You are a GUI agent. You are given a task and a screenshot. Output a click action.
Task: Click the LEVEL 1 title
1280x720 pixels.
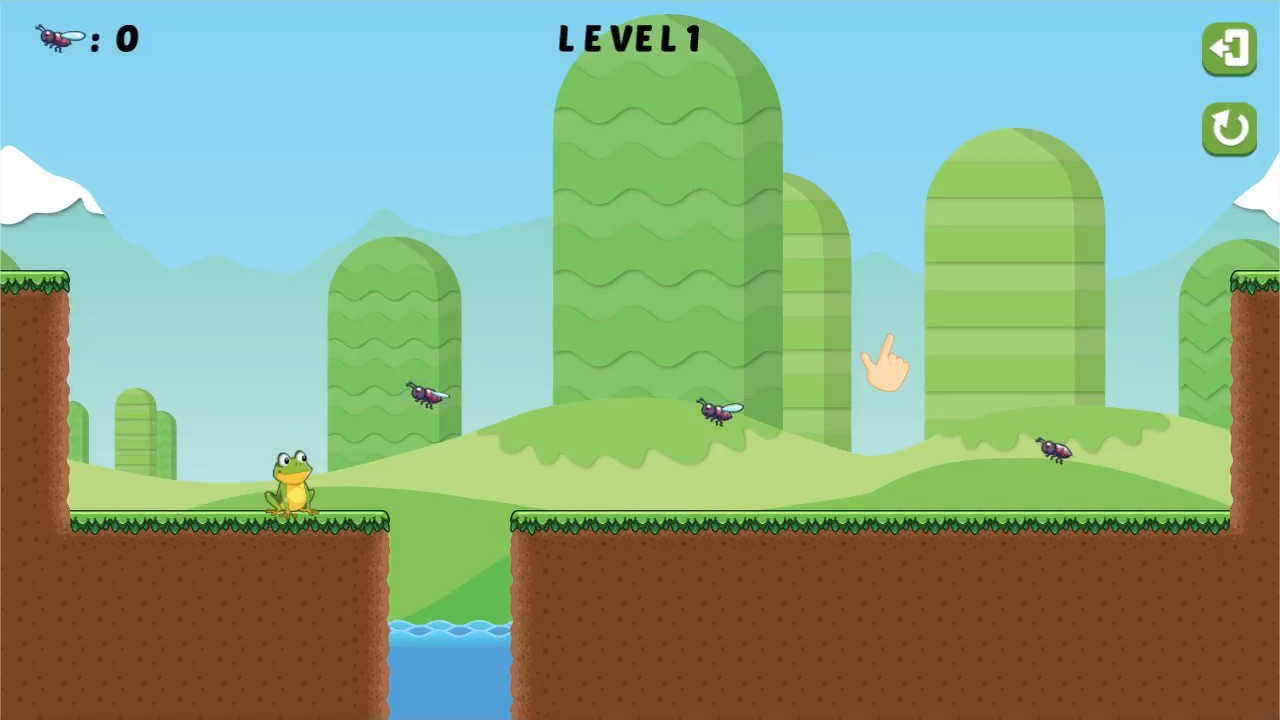point(630,38)
